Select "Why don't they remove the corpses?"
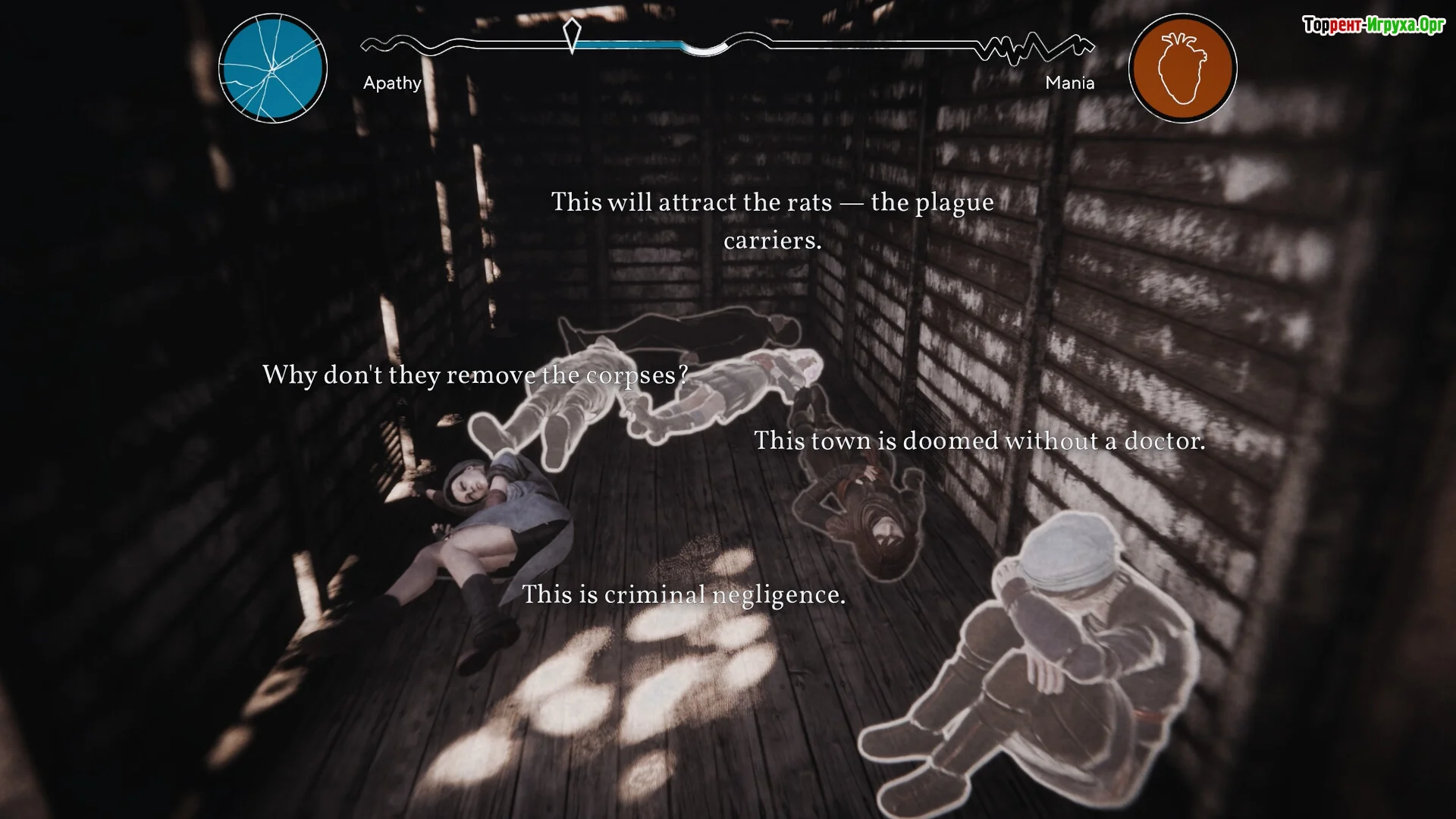 tap(475, 375)
